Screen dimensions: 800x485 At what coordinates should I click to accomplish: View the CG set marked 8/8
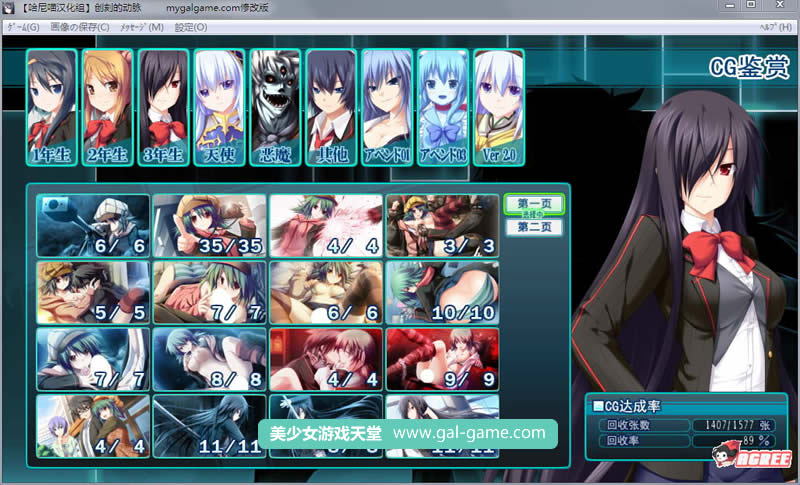pos(210,359)
